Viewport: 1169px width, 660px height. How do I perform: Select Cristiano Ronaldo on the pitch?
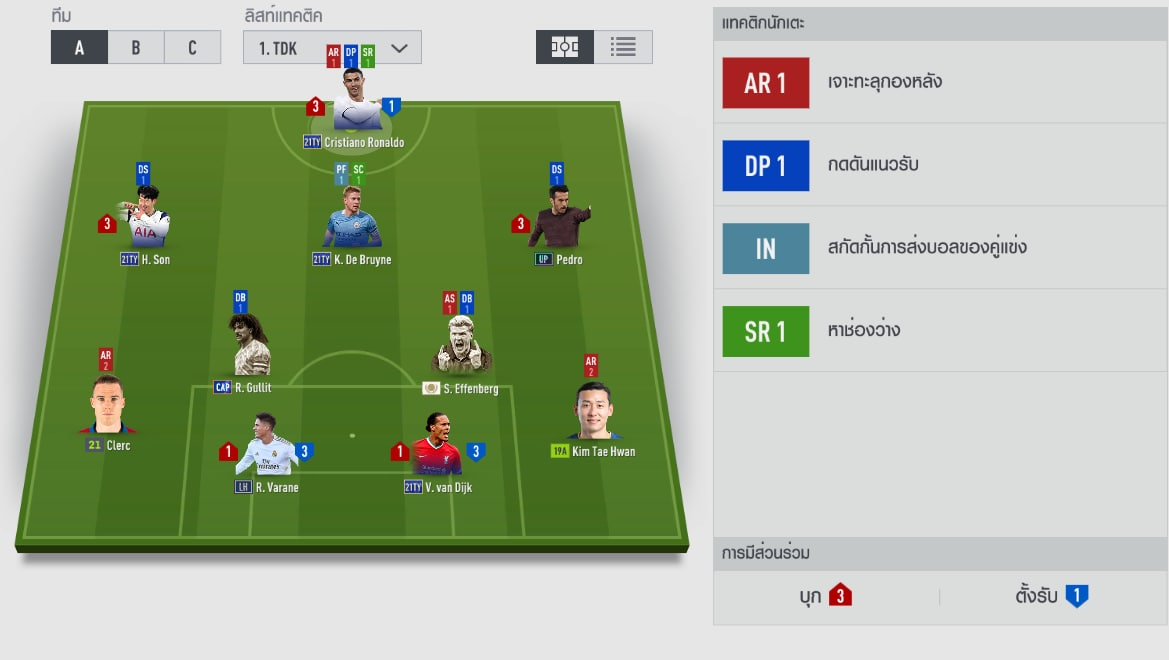tap(355, 102)
